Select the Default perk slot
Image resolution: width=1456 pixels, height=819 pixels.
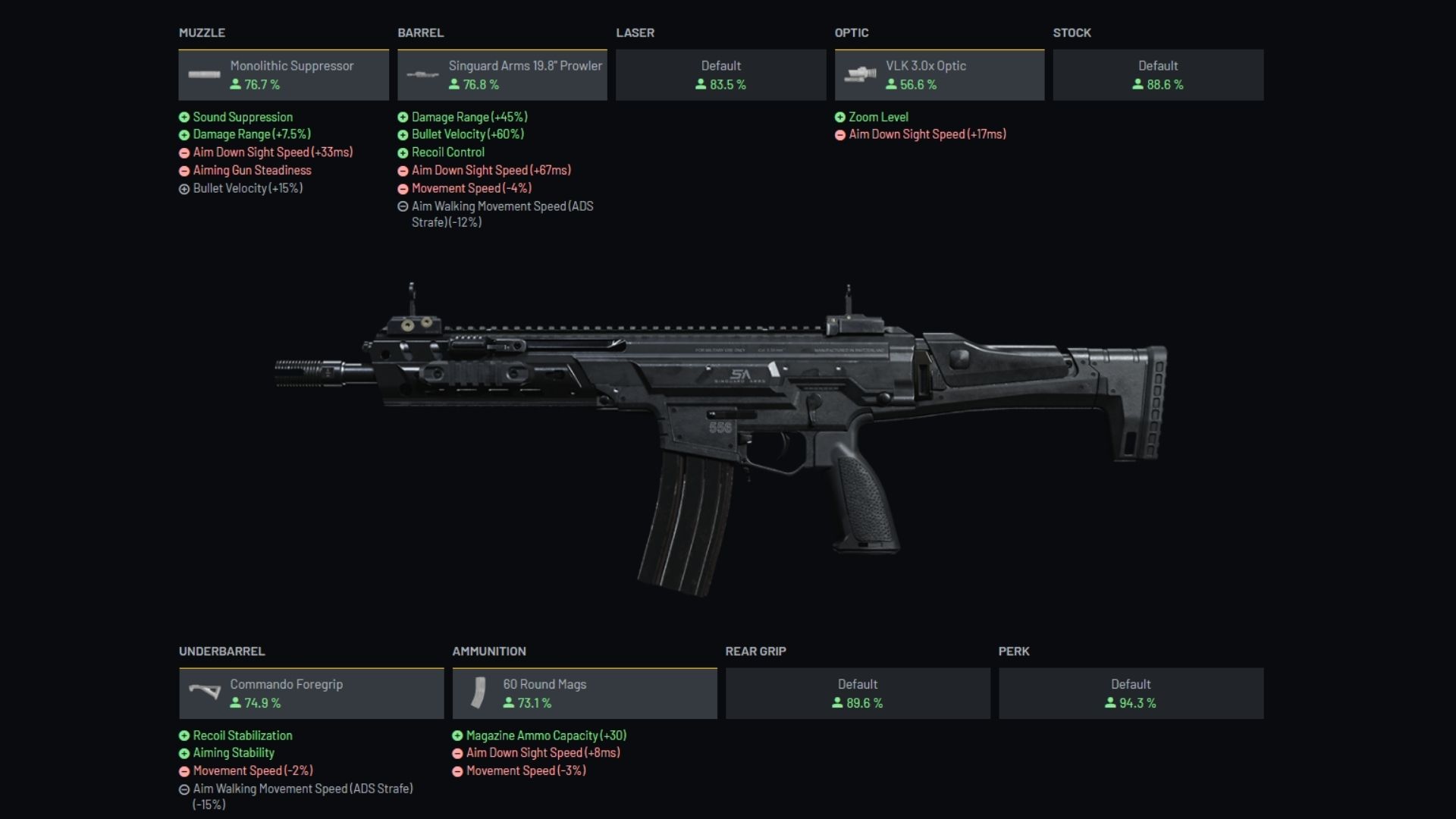(1131, 693)
